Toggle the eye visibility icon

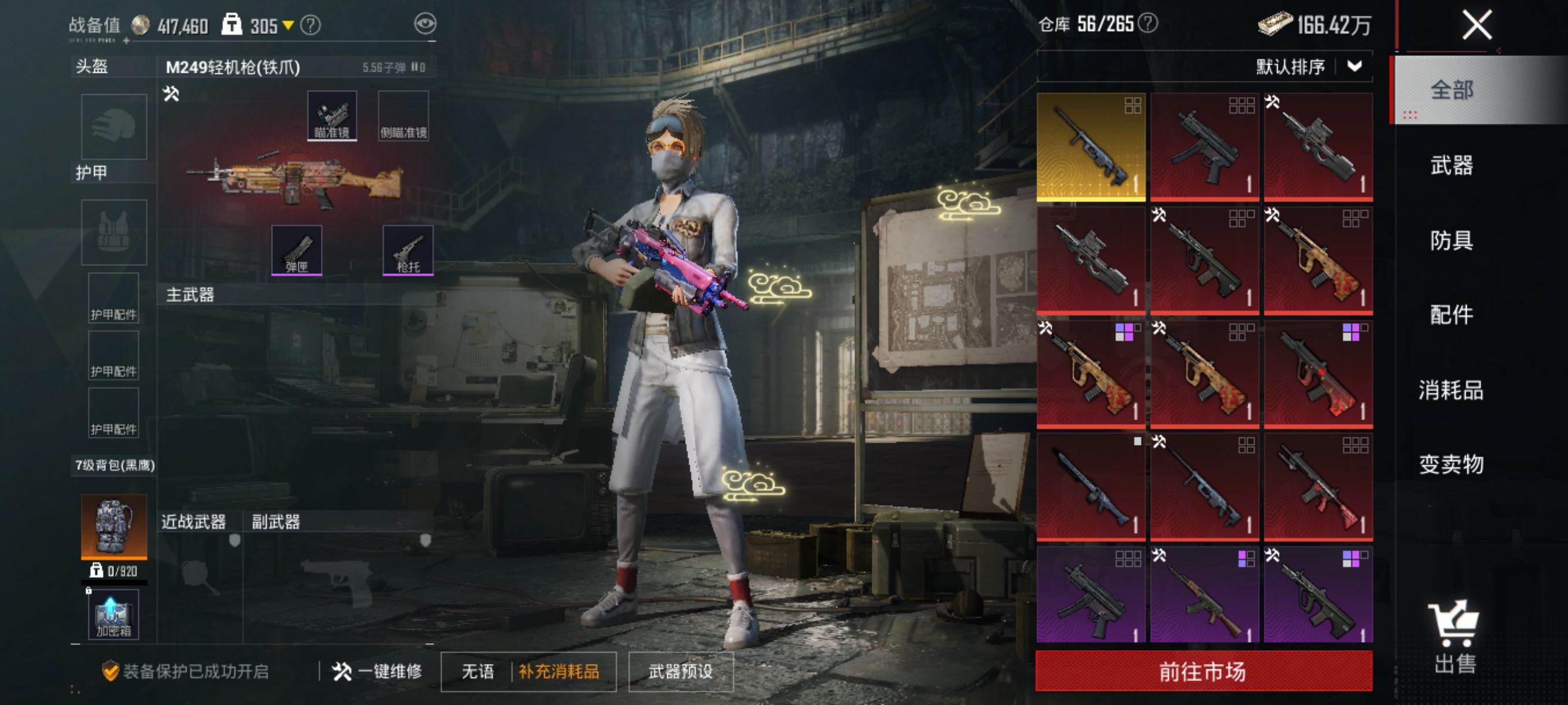click(x=425, y=24)
